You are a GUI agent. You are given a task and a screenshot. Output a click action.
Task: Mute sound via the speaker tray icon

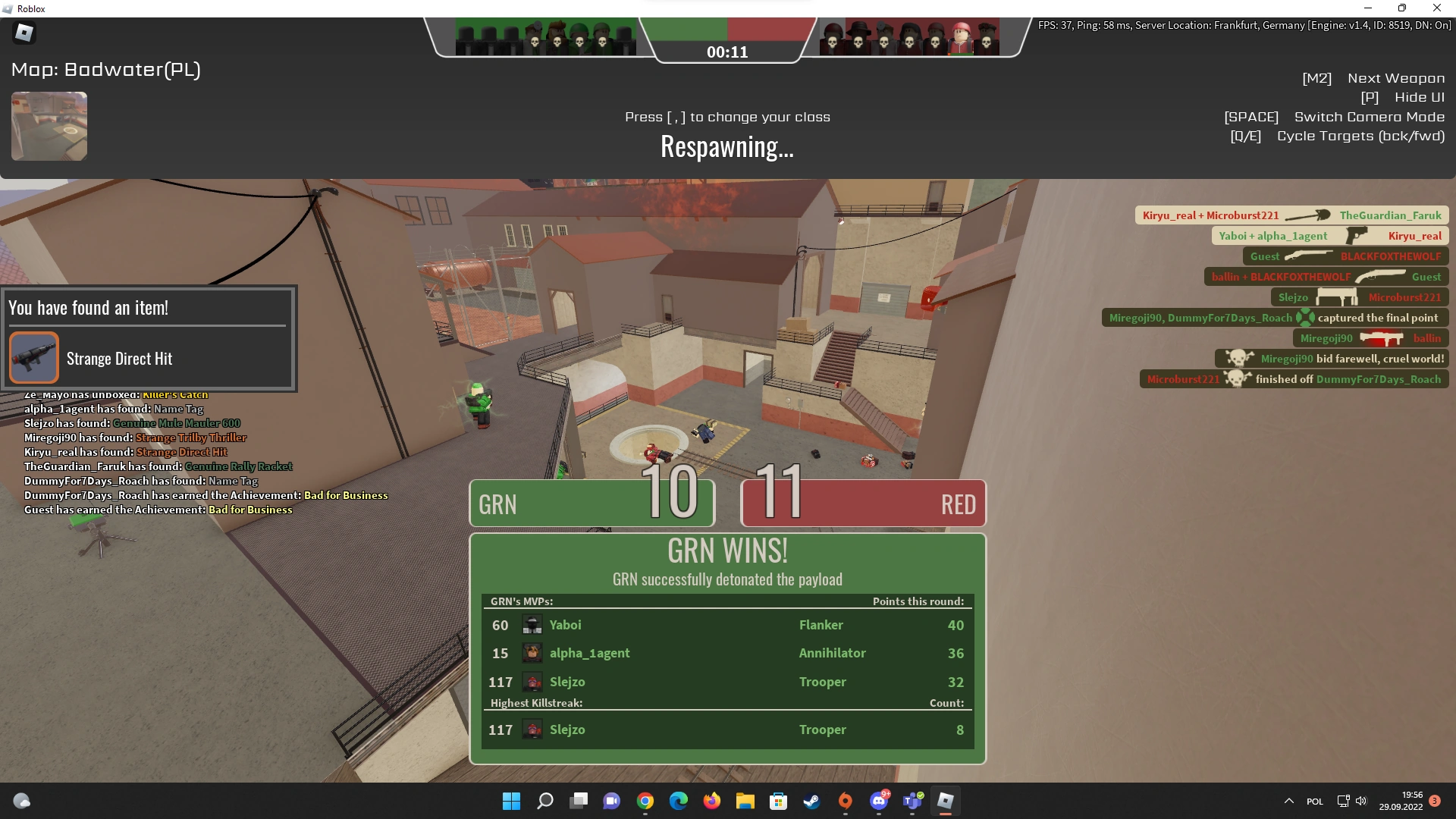pyautogui.click(x=1363, y=801)
